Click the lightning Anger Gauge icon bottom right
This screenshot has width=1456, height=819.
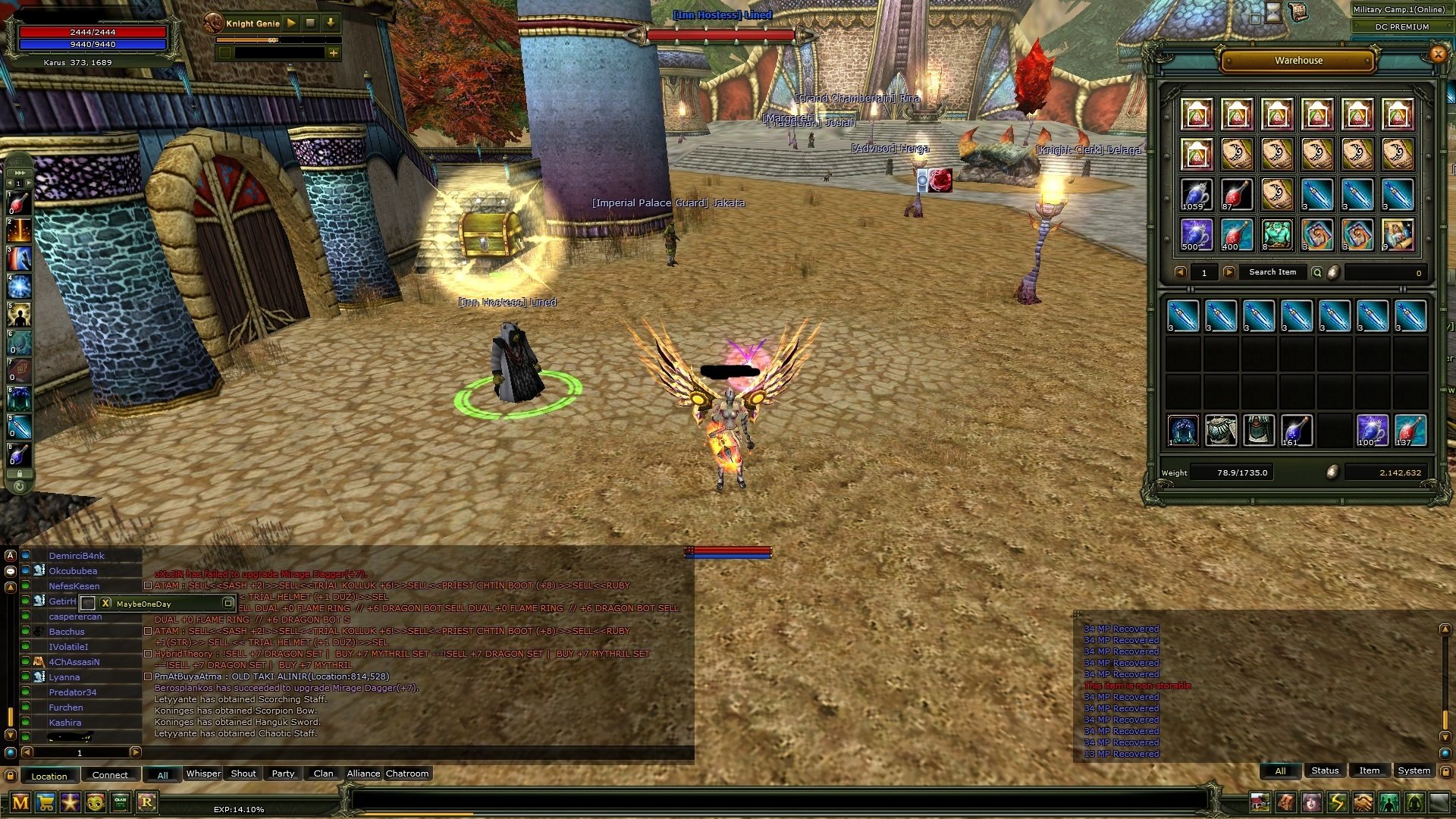coord(1335,801)
